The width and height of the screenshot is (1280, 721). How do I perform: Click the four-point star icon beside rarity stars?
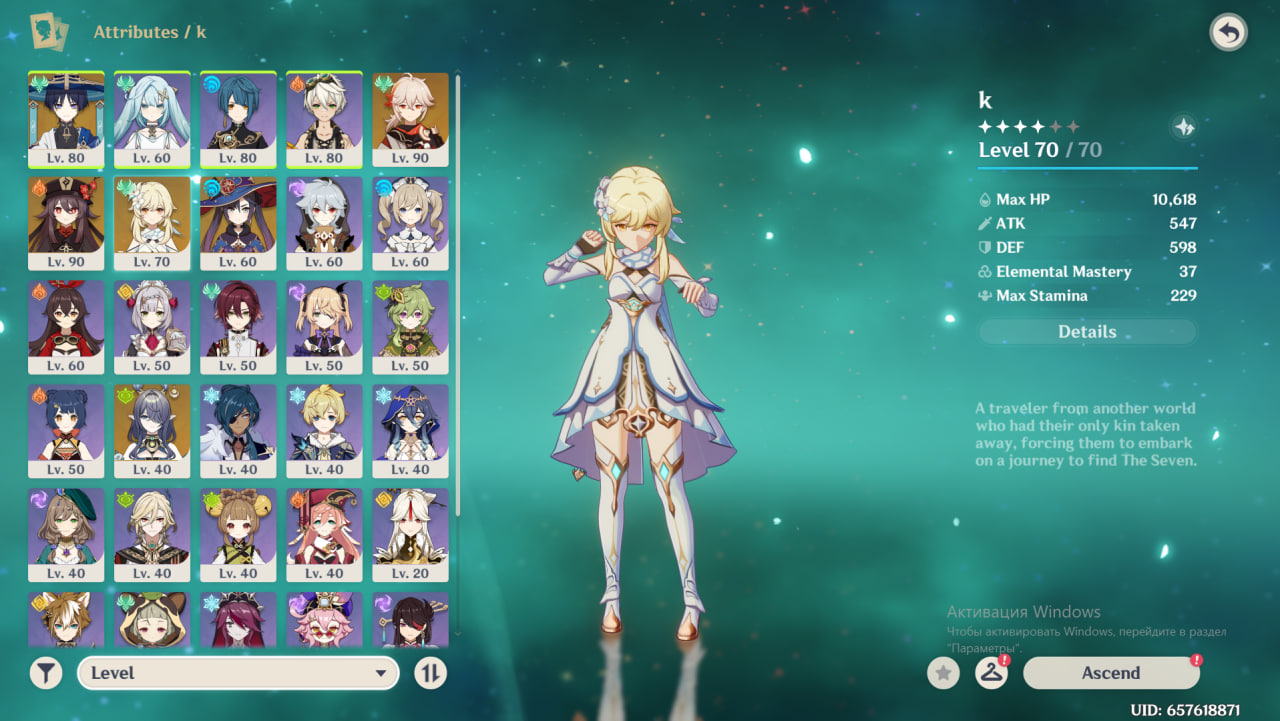pyautogui.click(x=1183, y=127)
